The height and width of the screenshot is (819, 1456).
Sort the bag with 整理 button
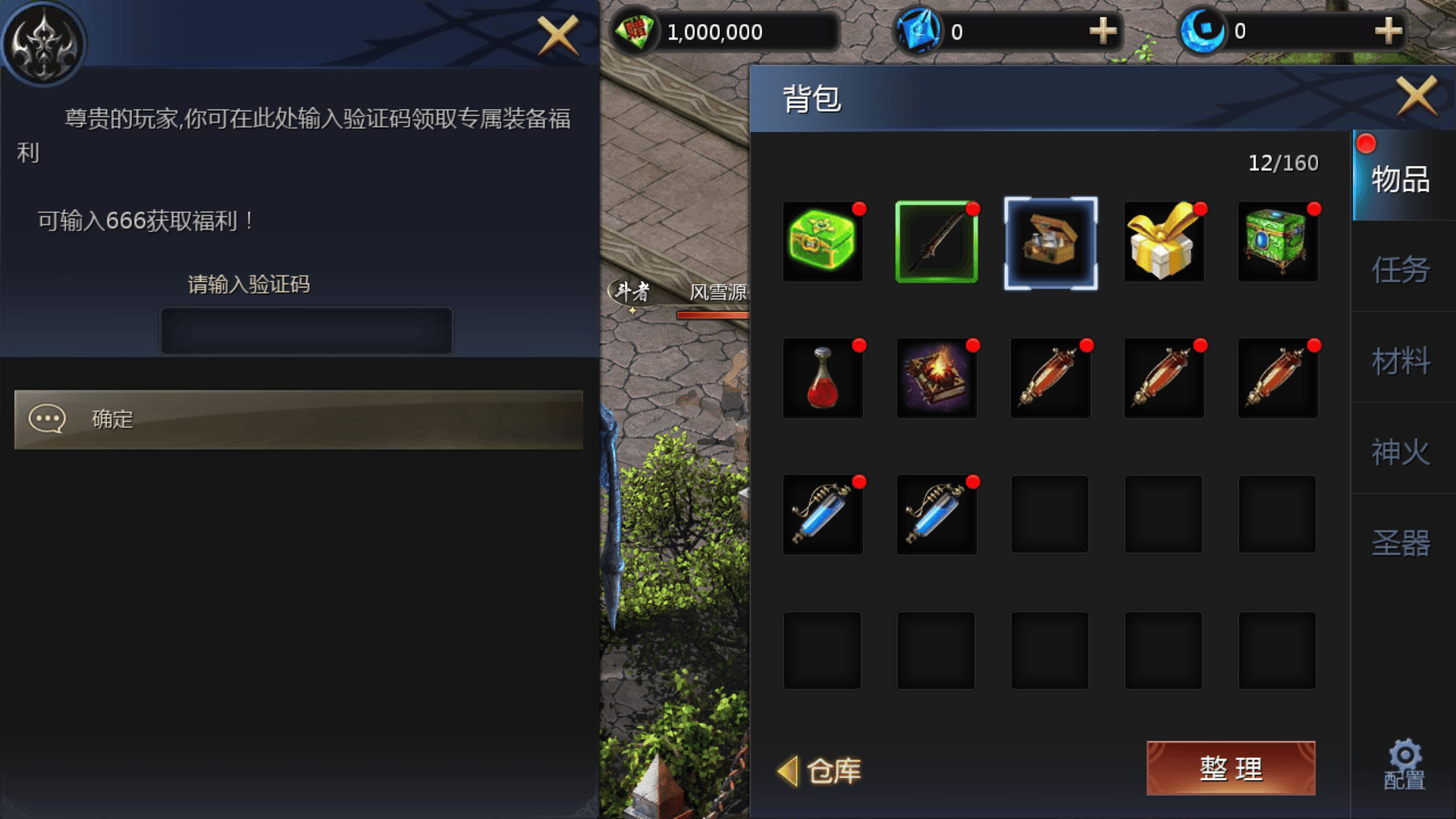1230,768
